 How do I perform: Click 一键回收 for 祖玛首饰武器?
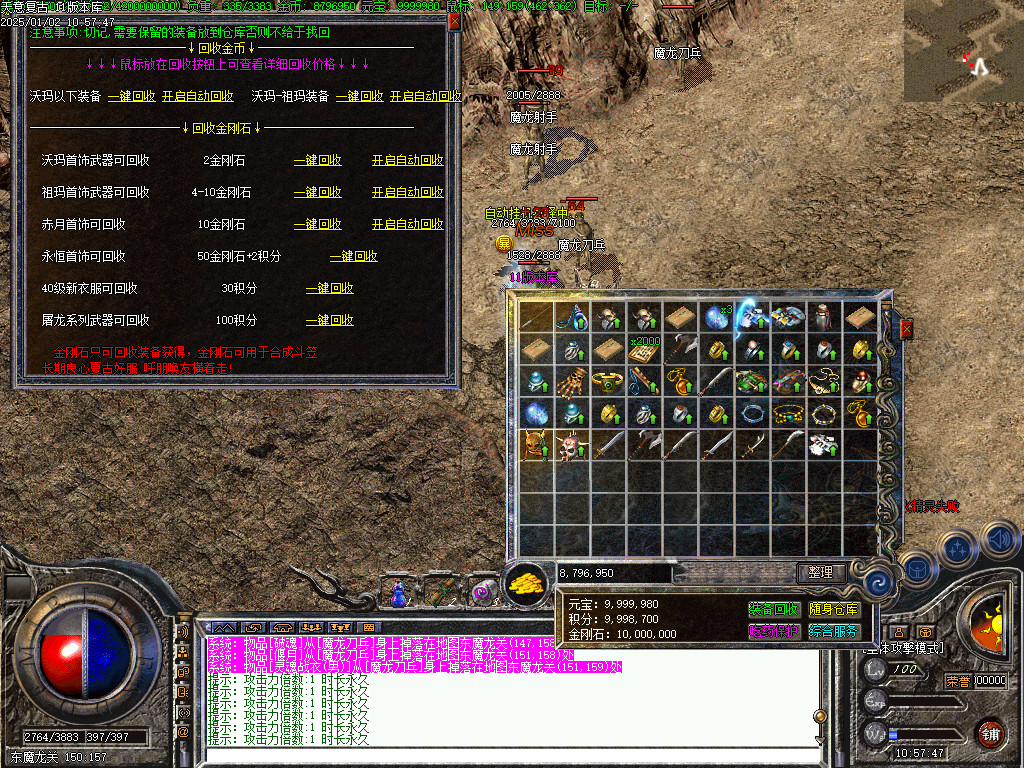(318, 192)
